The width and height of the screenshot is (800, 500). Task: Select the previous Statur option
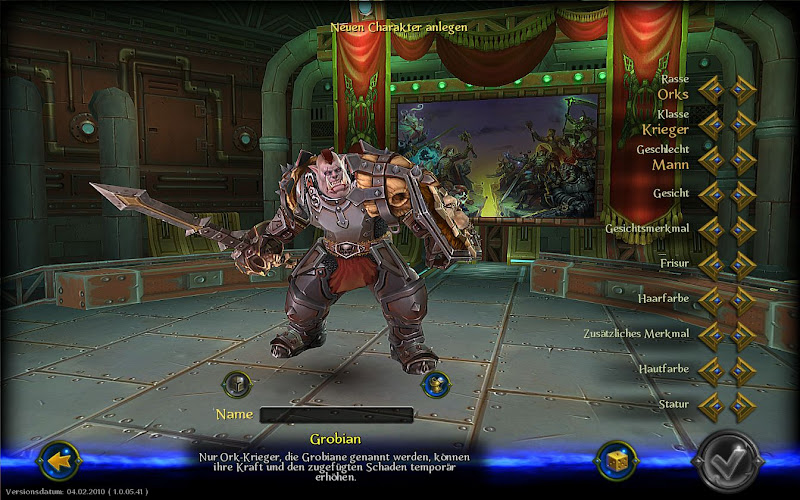pos(711,406)
